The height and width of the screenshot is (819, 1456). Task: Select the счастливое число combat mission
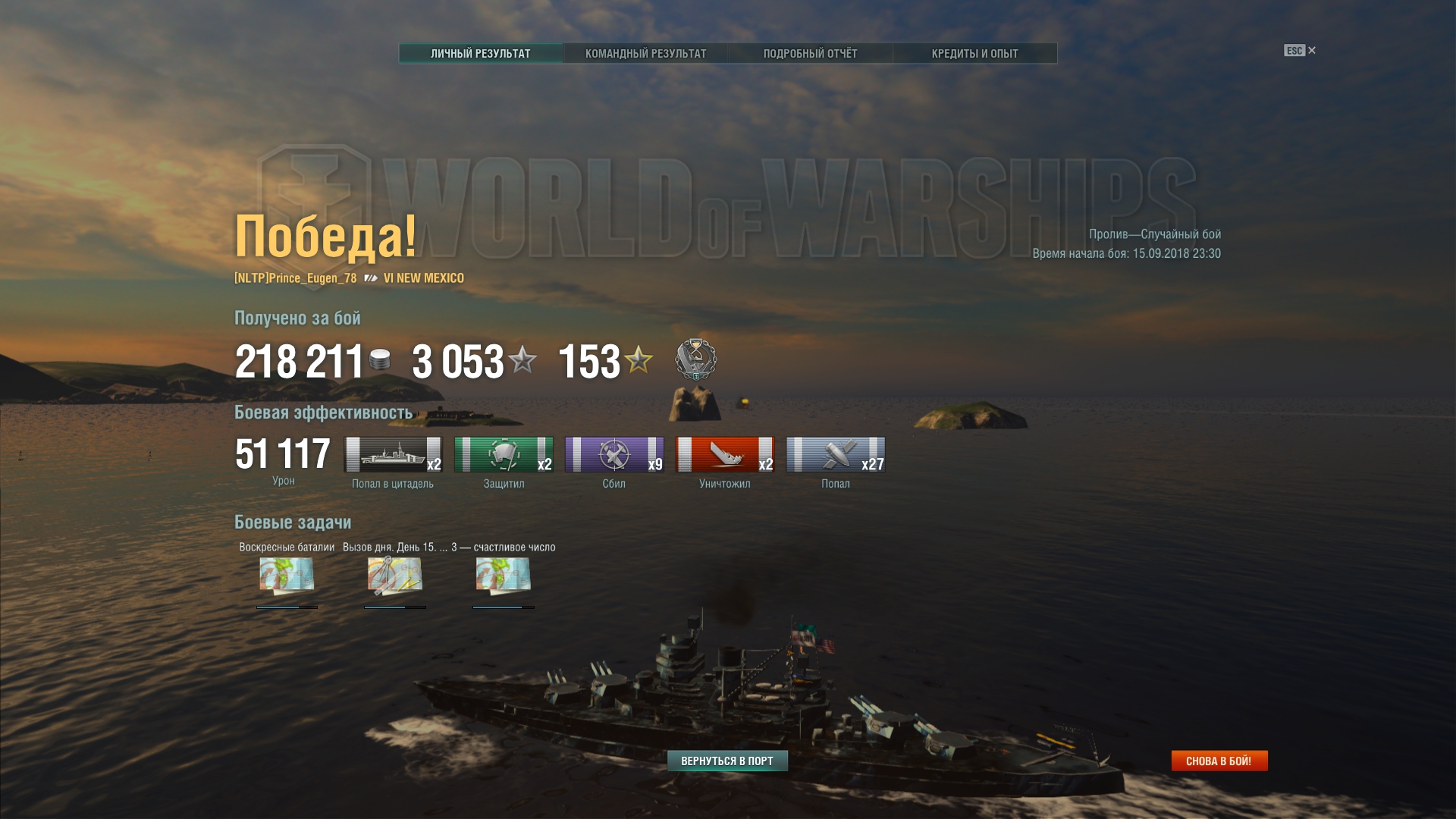(504, 576)
